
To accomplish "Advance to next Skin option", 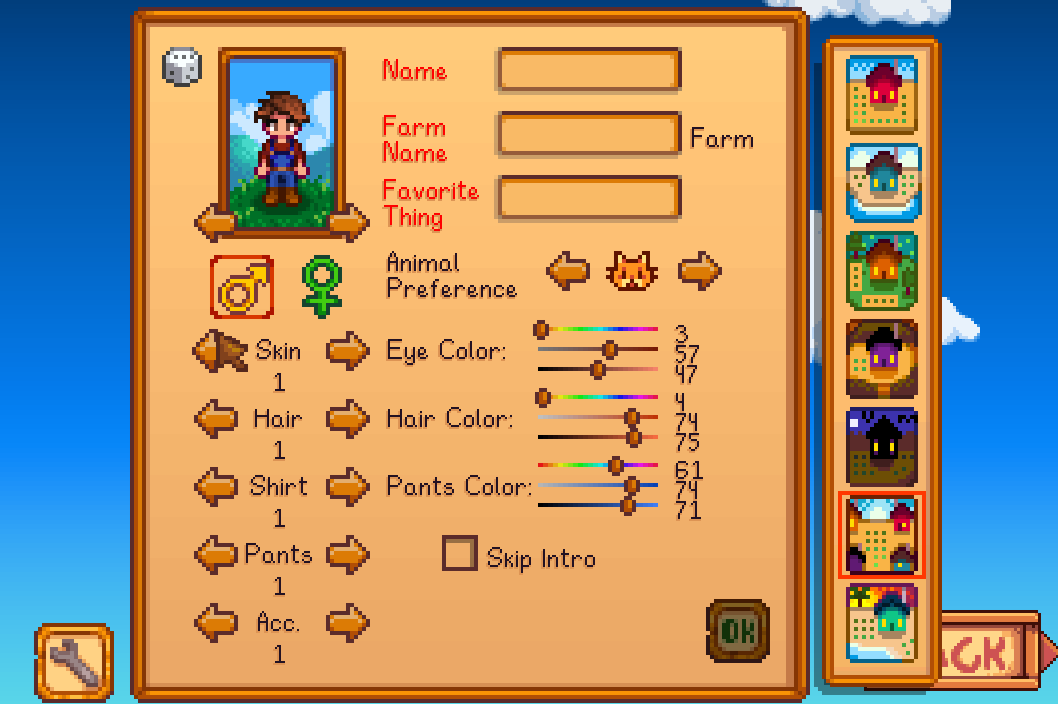I will click(348, 351).
